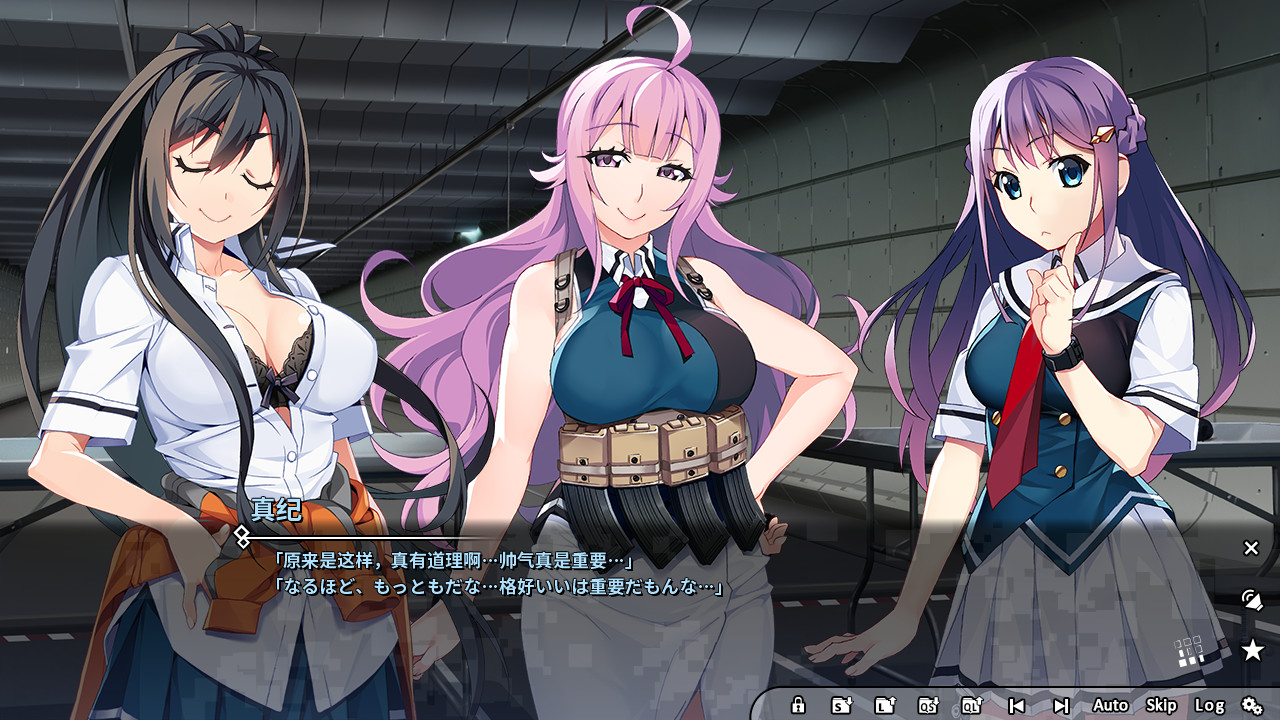The image size is (1280, 720).
Task: Lock the message window with the padlock icon
Action: pyautogui.click(x=798, y=705)
